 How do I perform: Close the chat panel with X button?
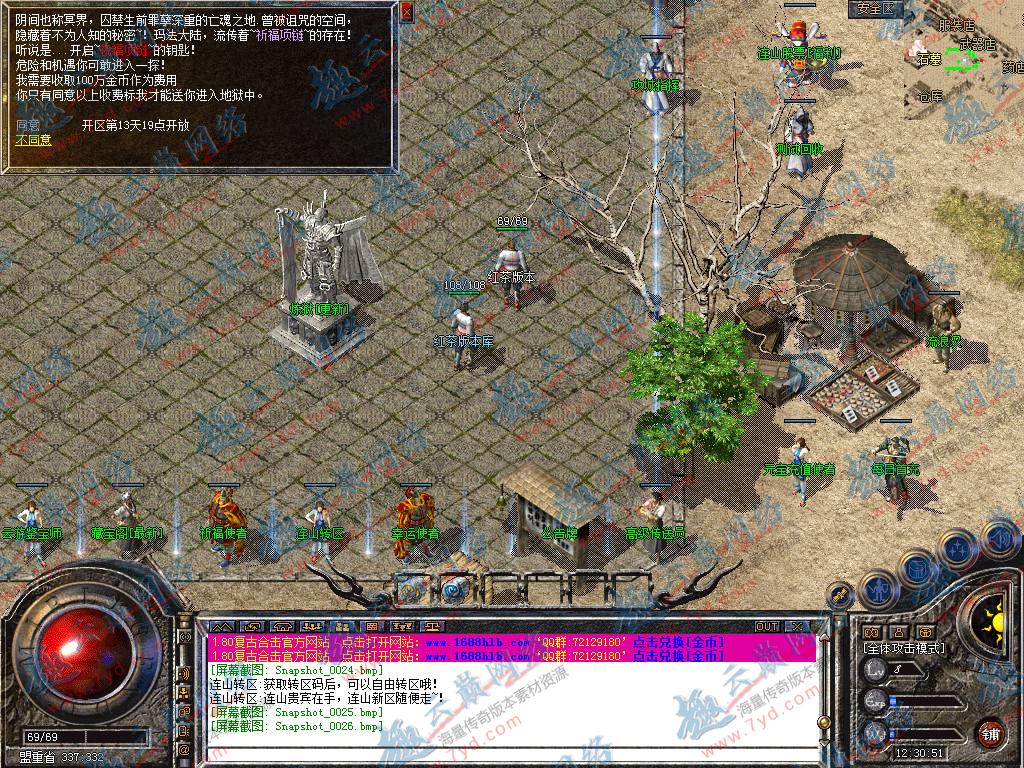click(797, 626)
